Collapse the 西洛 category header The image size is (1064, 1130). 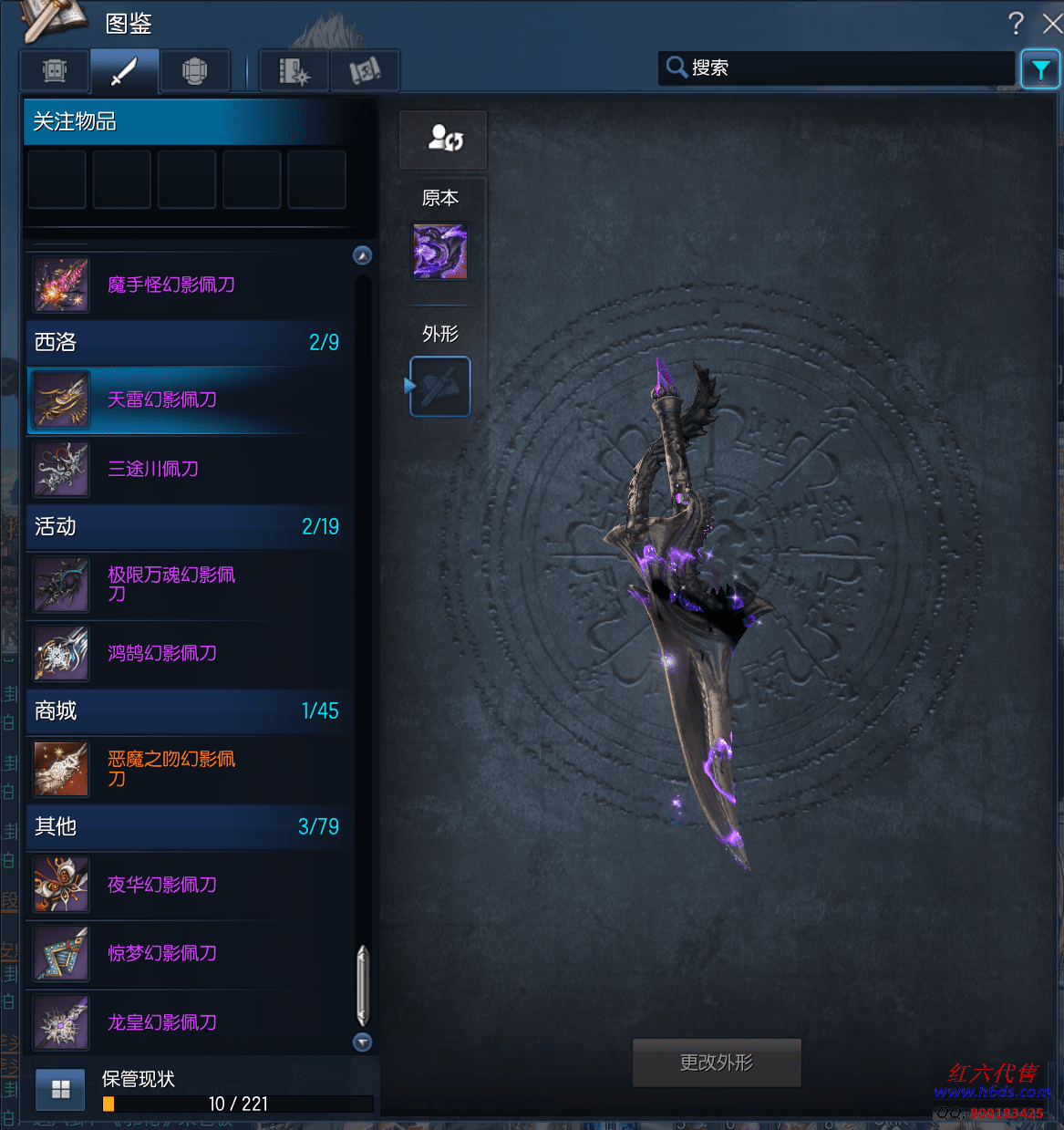click(187, 342)
